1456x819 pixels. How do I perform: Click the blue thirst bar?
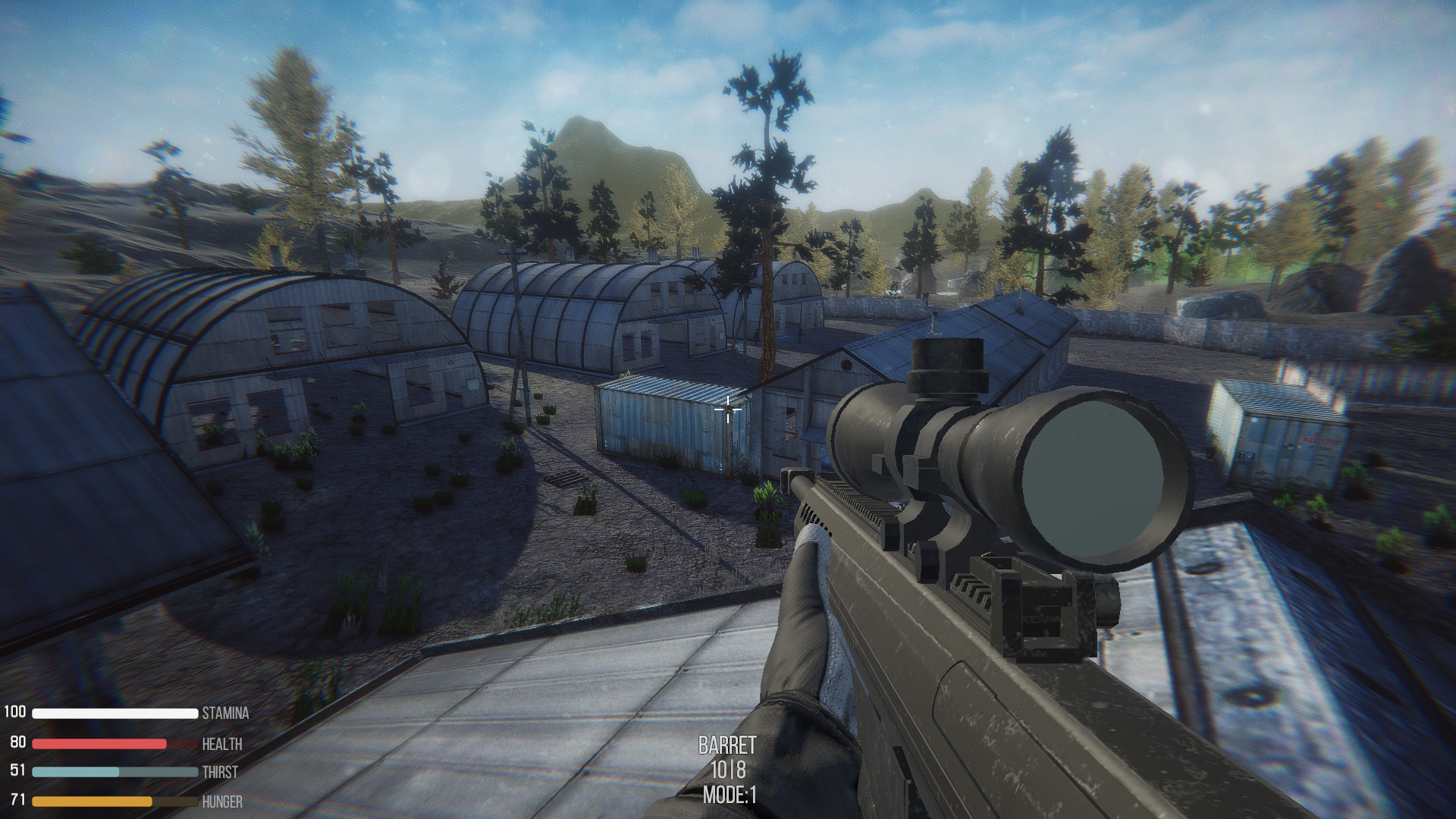[76, 773]
